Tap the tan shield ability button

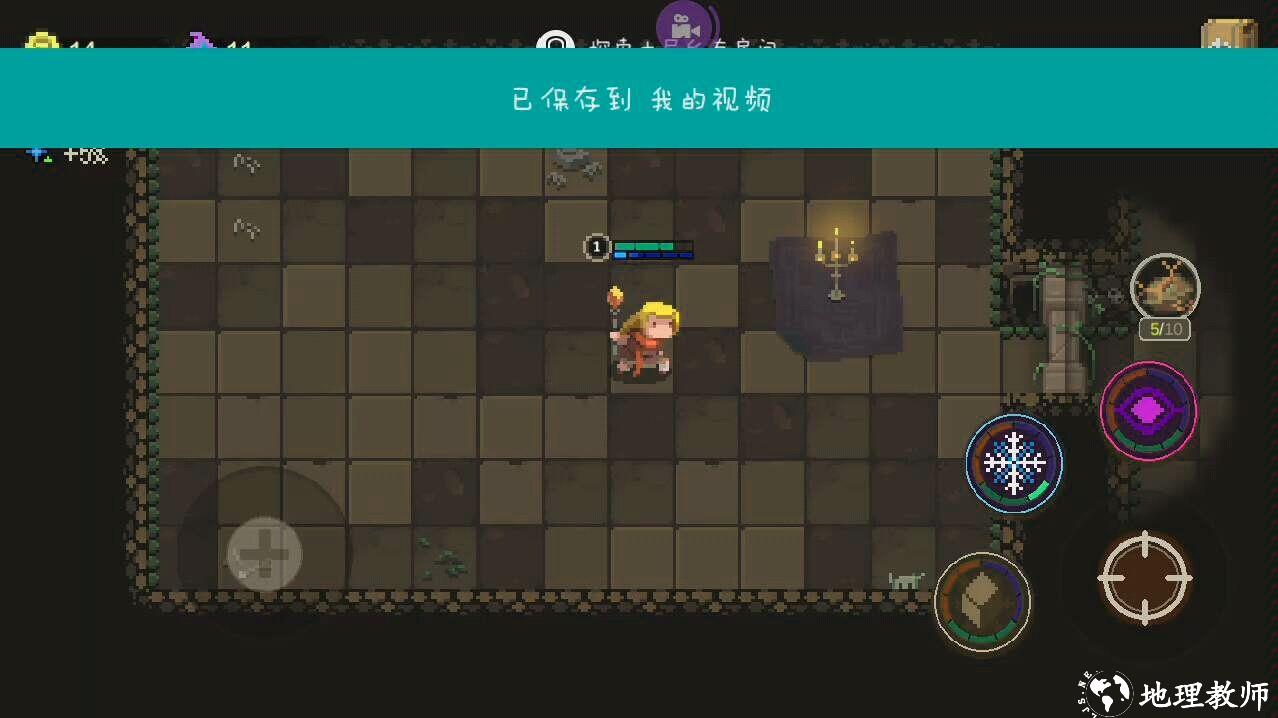tap(982, 602)
